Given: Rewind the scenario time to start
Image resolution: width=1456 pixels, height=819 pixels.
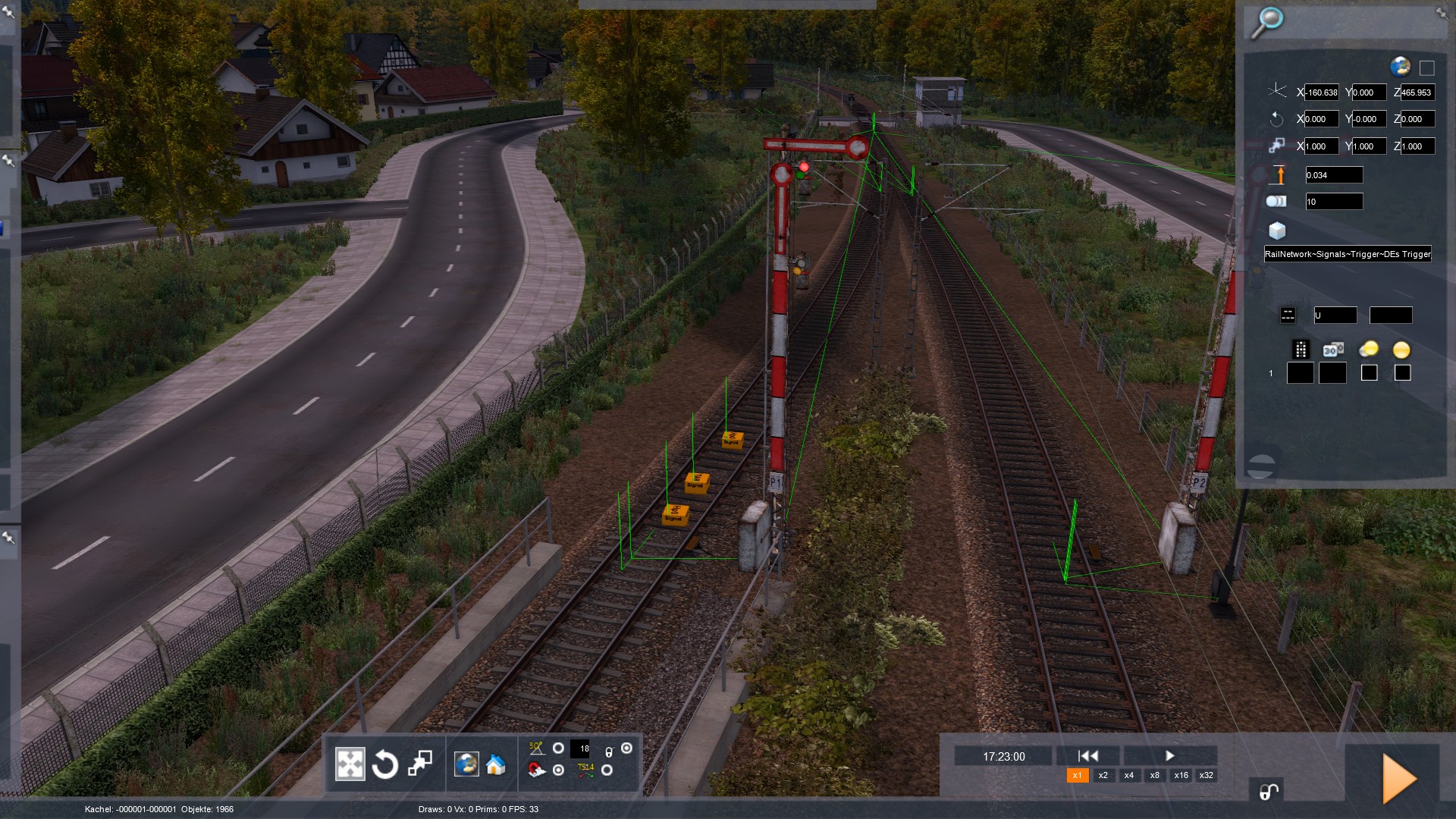Looking at the screenshot, I should [x=1087, y=755].
